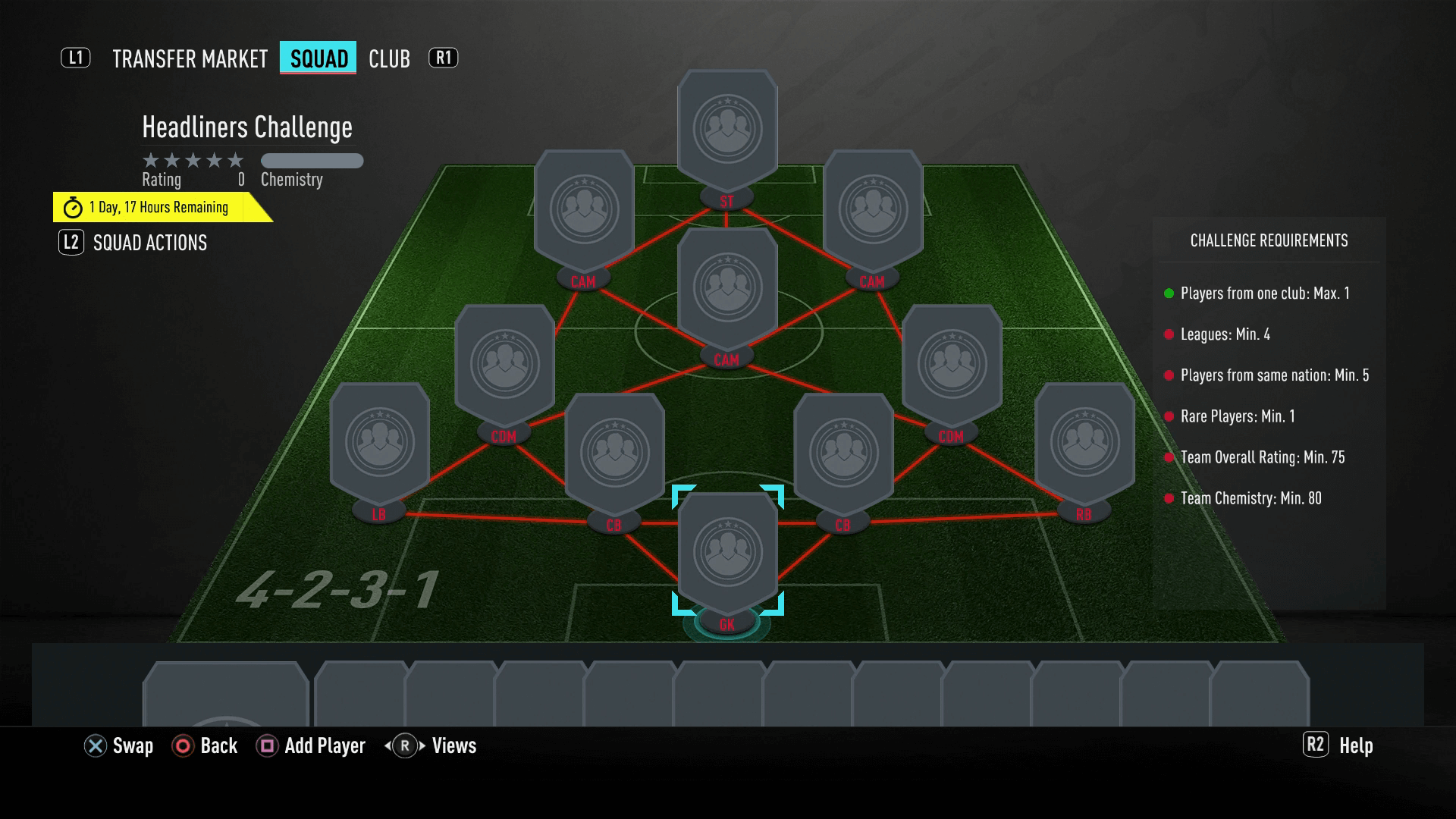Open the Club tab
The image size is (1456, 819).
389,58
